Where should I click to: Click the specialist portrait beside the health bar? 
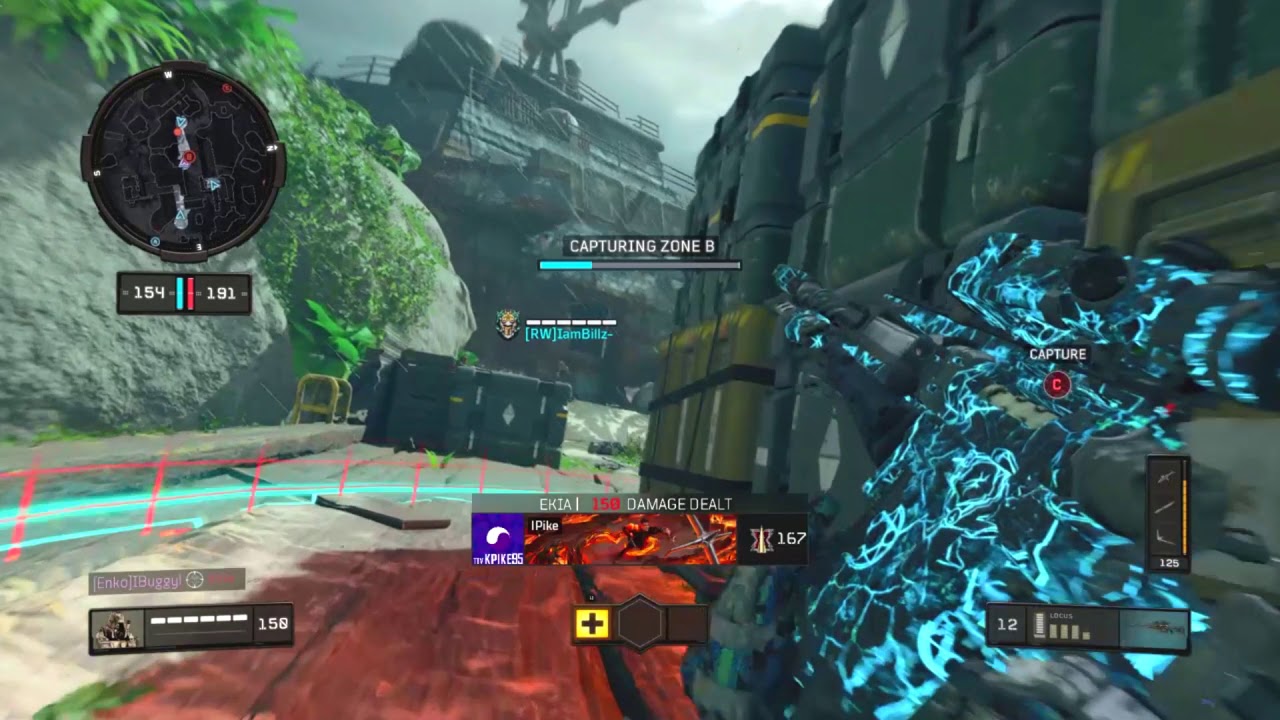pyautogui.click(x=118, y=629)
